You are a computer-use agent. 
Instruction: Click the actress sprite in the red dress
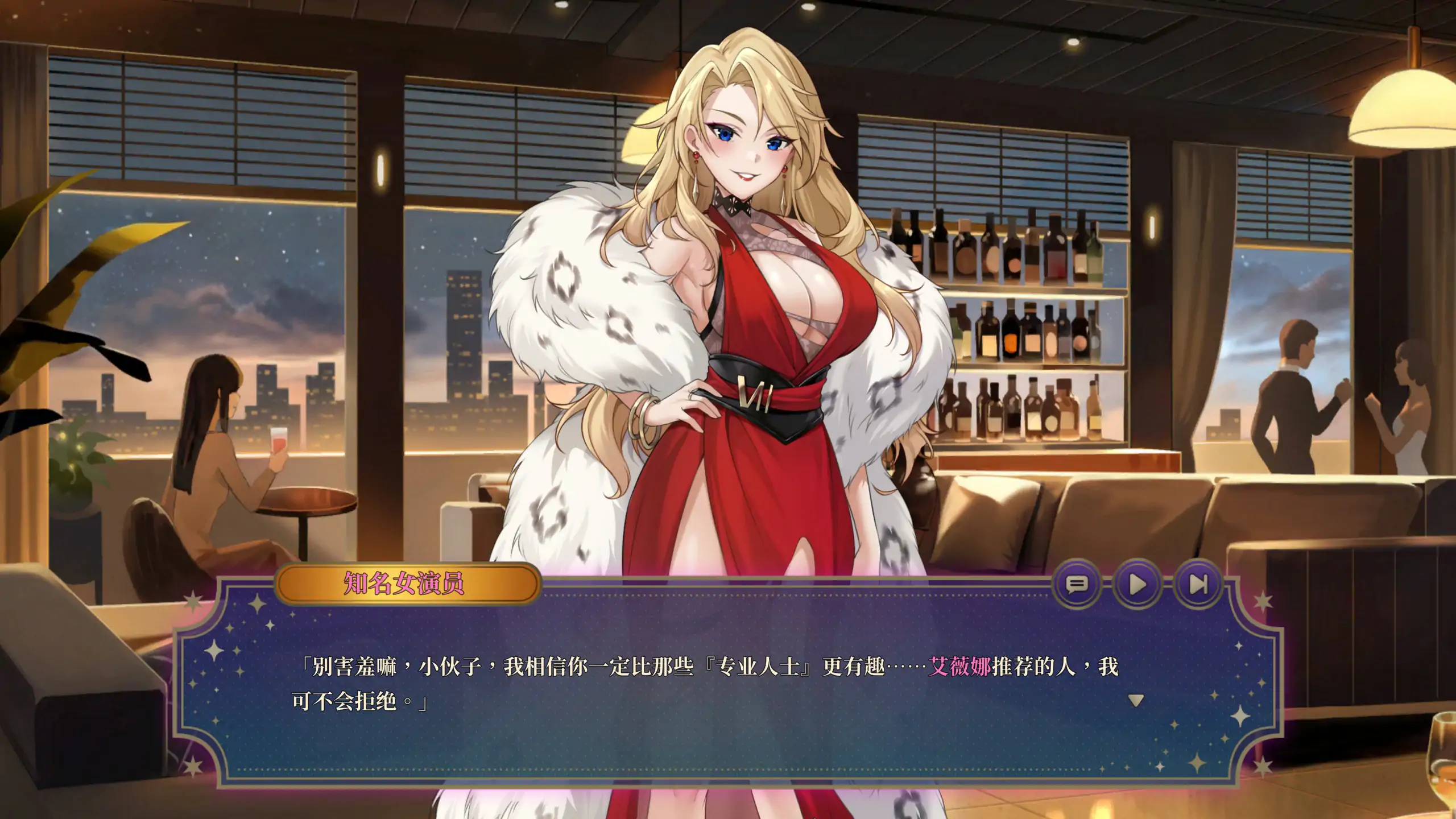coord(739,341)
